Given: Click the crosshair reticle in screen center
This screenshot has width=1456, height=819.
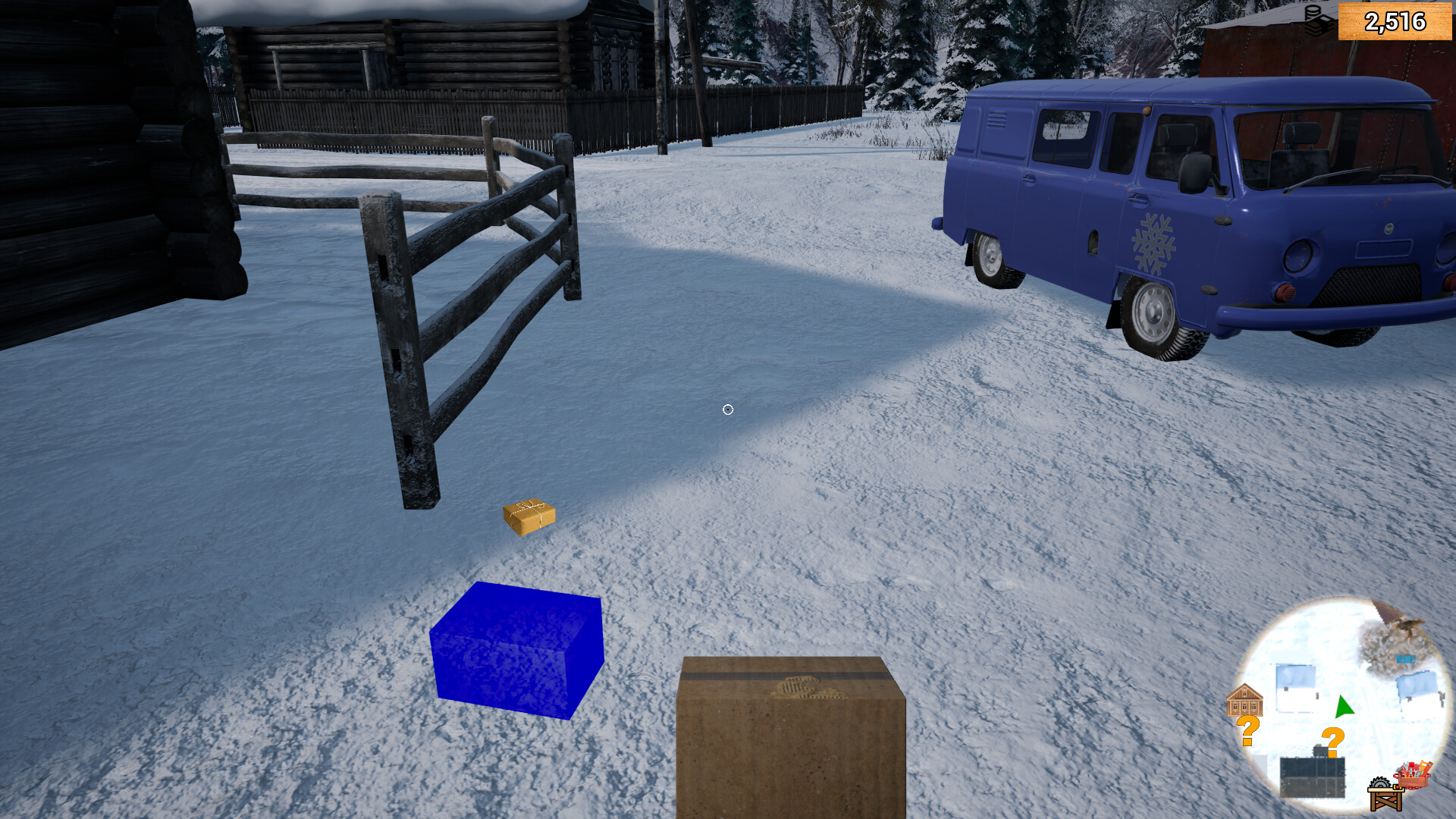Looking at the screenshot, I should (727, 409).
